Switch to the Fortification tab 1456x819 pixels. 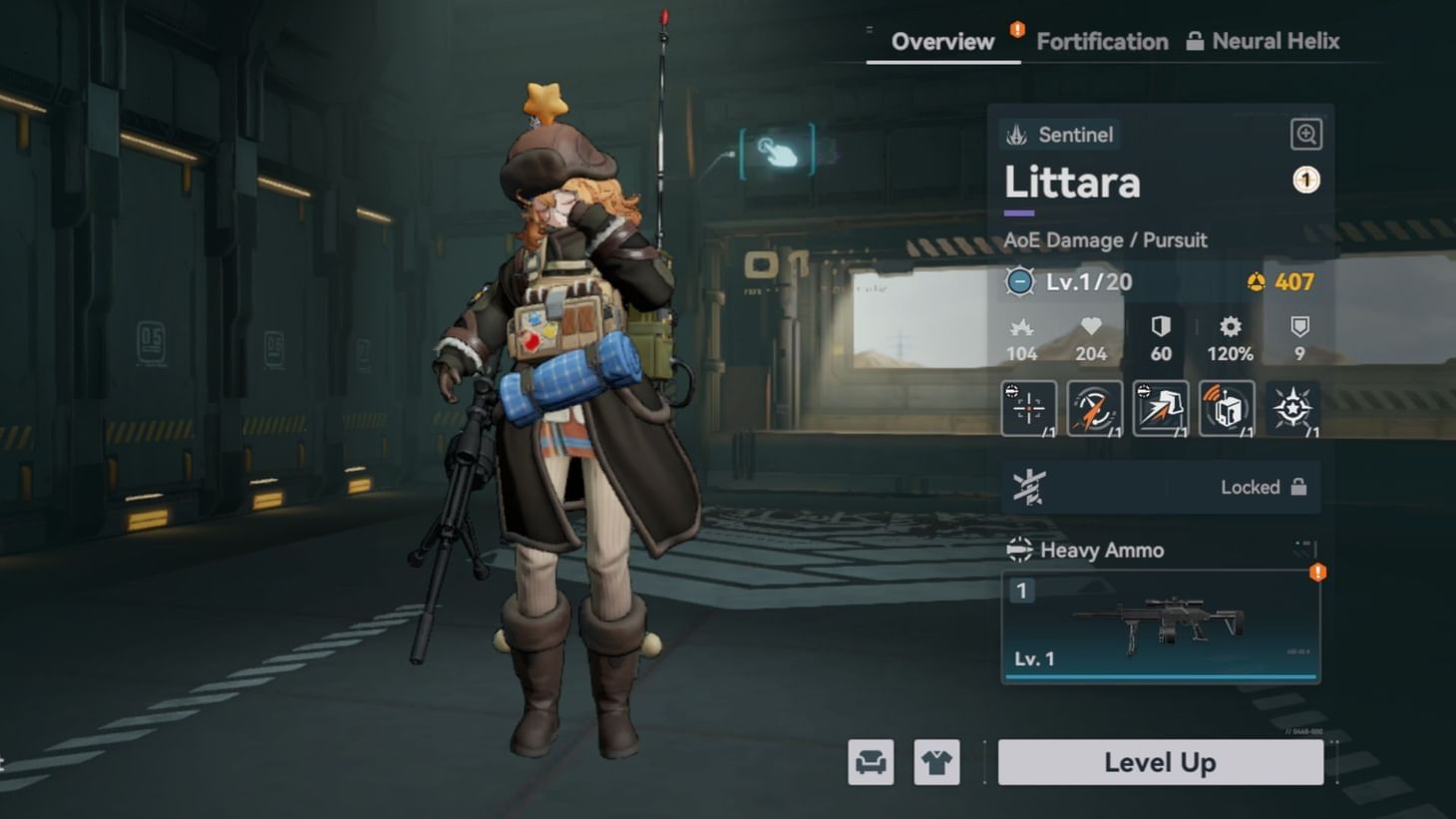pyautogui.click(x=1102, y=41)
